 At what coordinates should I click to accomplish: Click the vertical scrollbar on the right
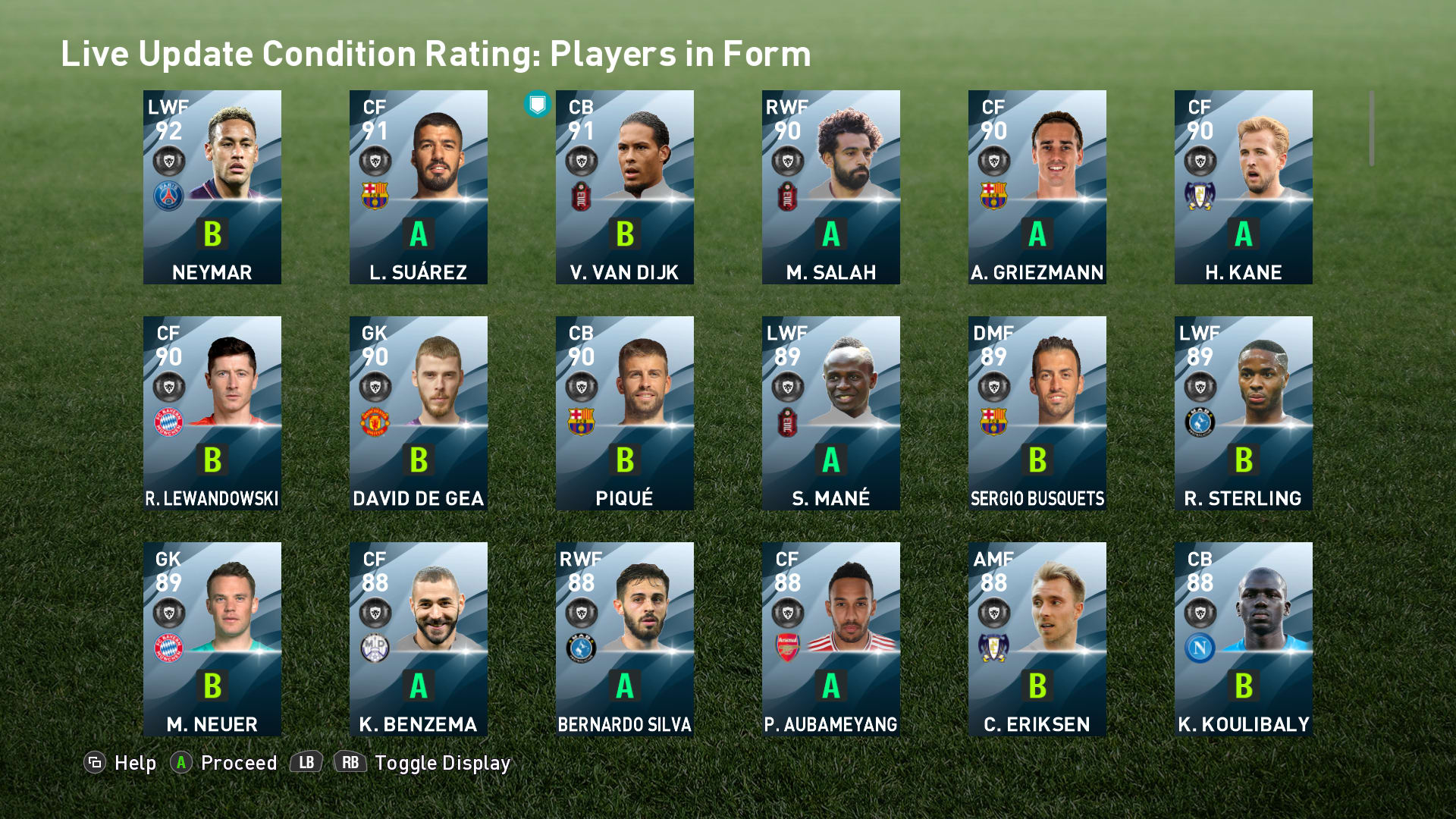tap(1371, 128)
